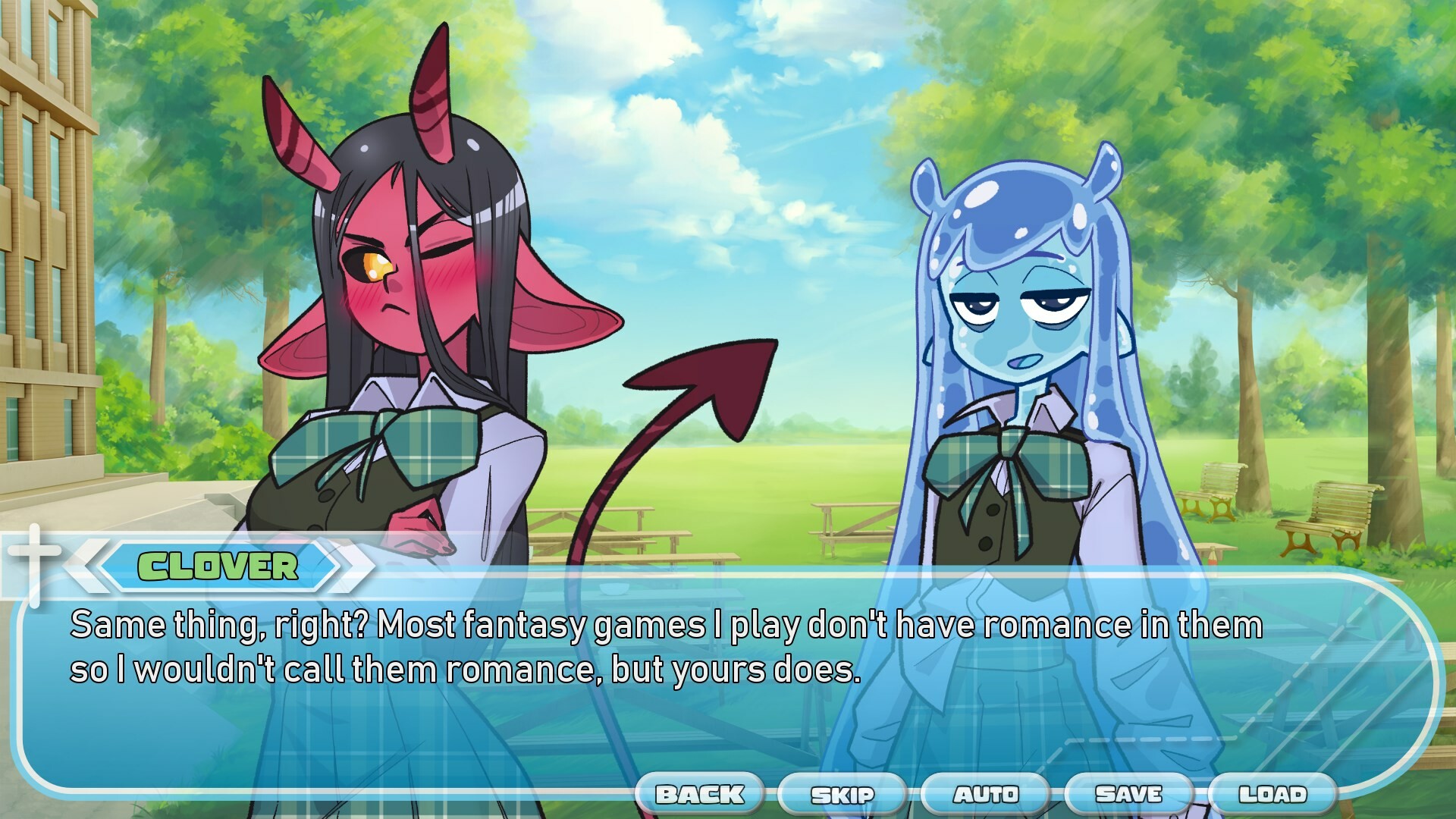Image resolution: width=1456 pixels, height=819 pixels.
Task: Click the SKIP button icon frame
Action: tap(844, 795)
